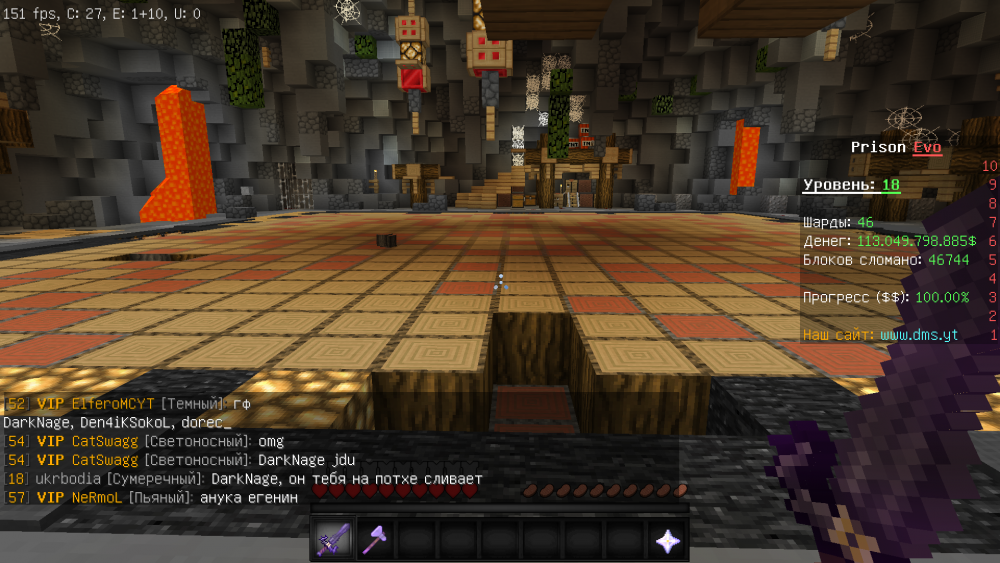Select the purple sword hotbar slot
Image resolution: width=1000 pixels, height=563 pixels.
coord(333,540)
